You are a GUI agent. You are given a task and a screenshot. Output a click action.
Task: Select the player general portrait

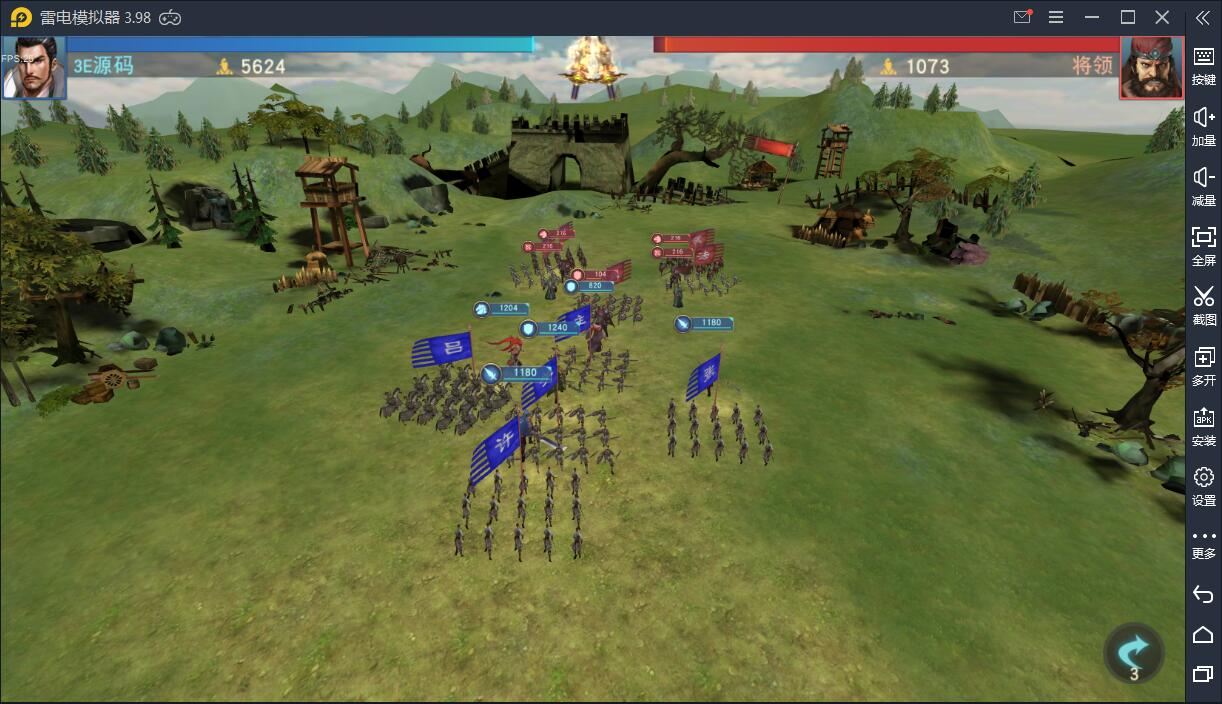(33, 68)
